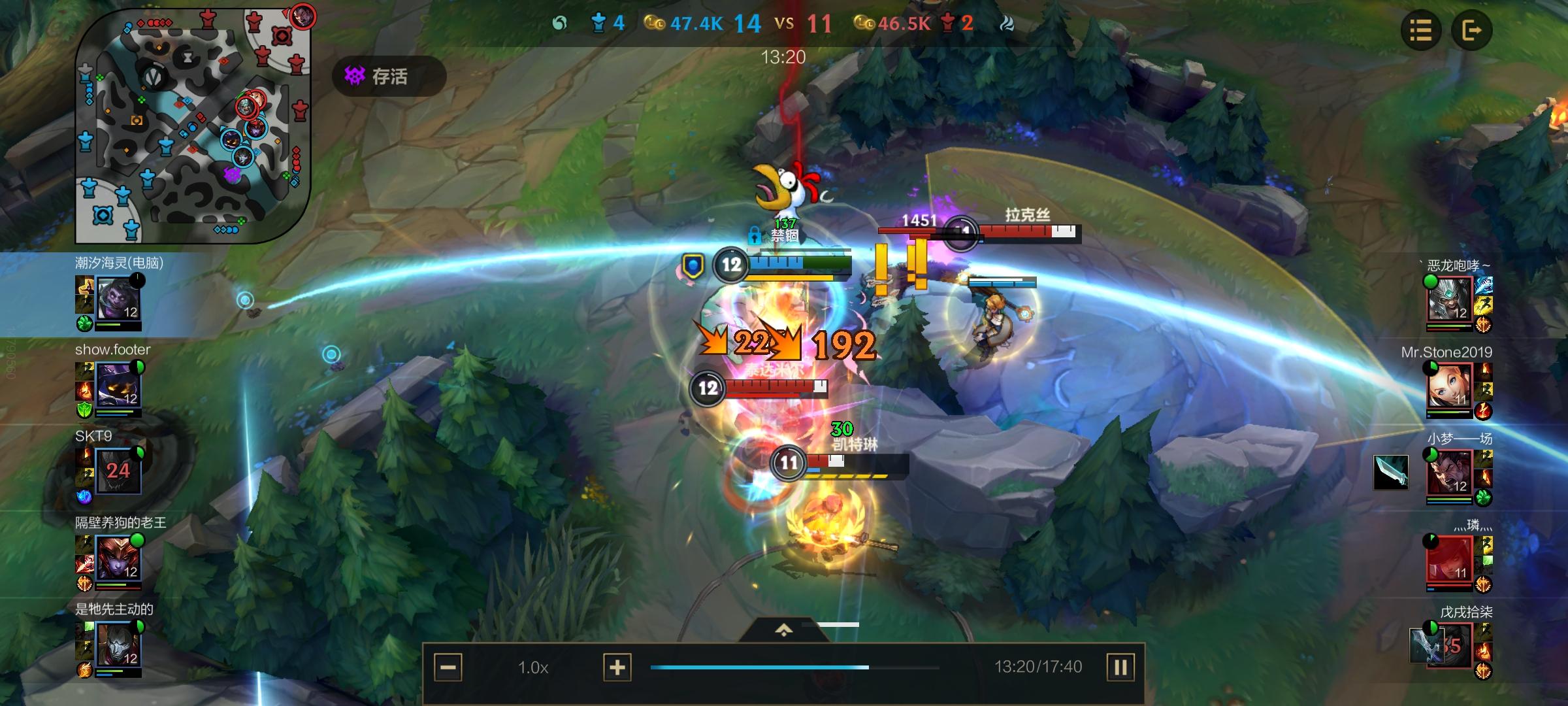The height and width of the screenshot is (706, 1568).
Task: Click the 存活 baron status indicator
Action: pos(389,76)
